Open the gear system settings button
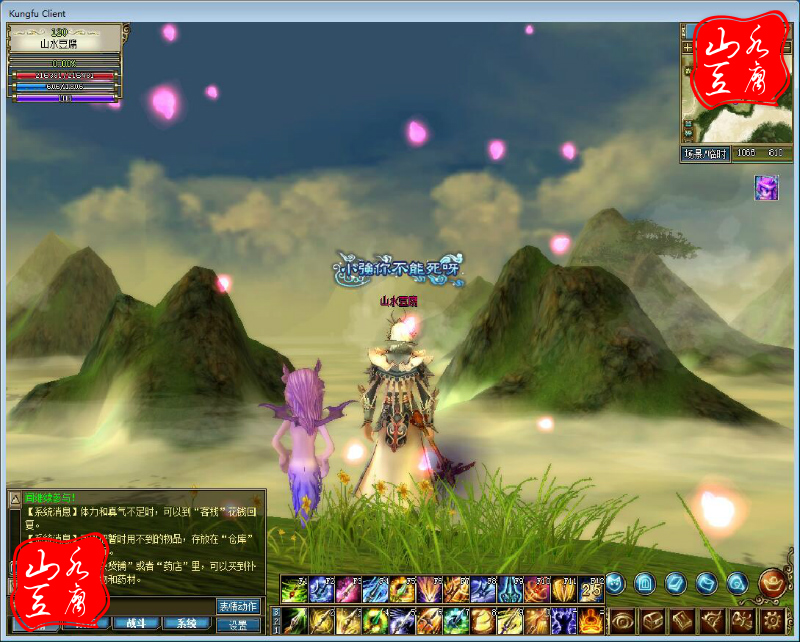The image size is (800, 642). click(773, 619)
